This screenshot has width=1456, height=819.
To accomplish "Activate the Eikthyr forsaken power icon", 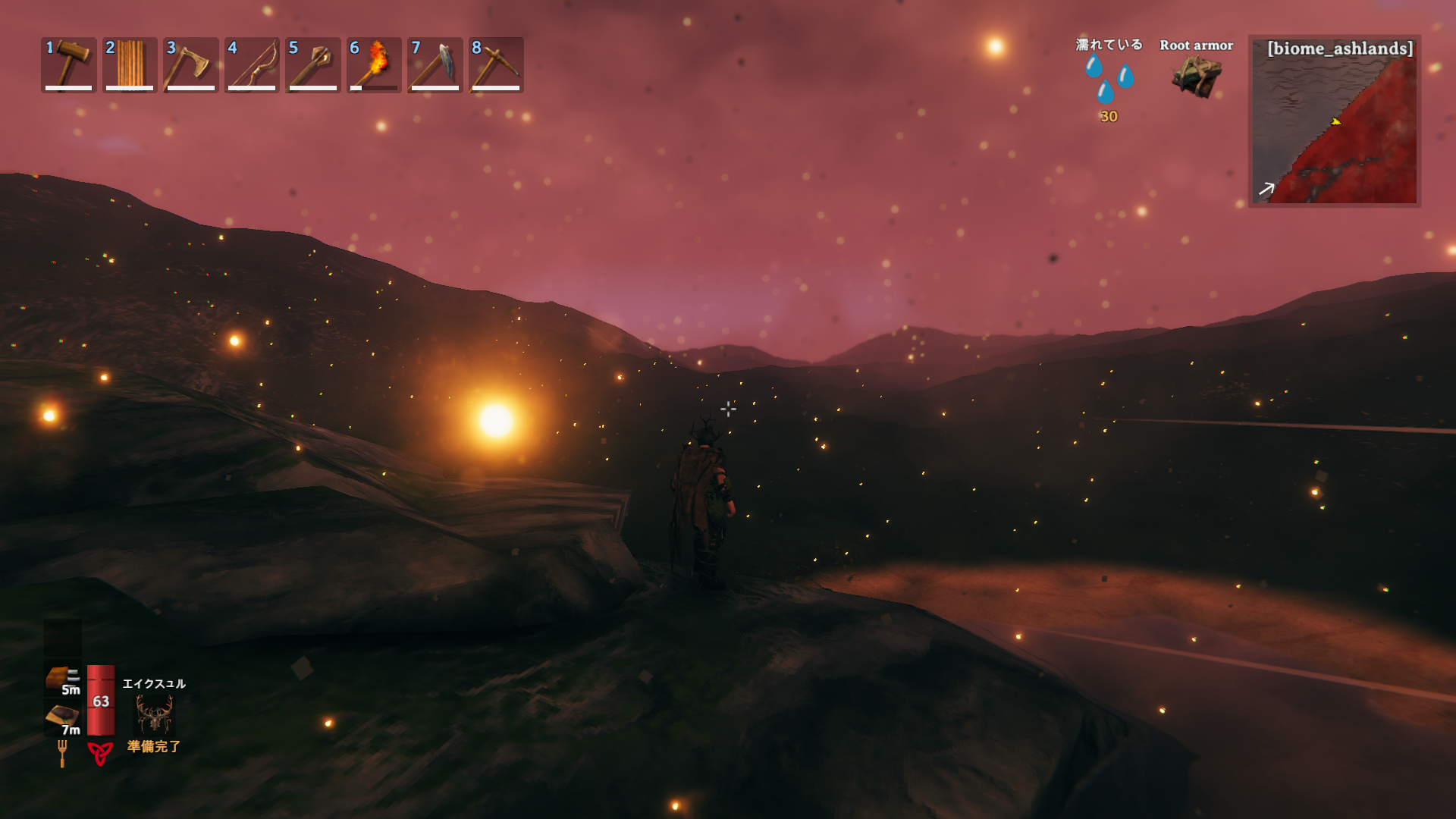I will coord(154,714).
